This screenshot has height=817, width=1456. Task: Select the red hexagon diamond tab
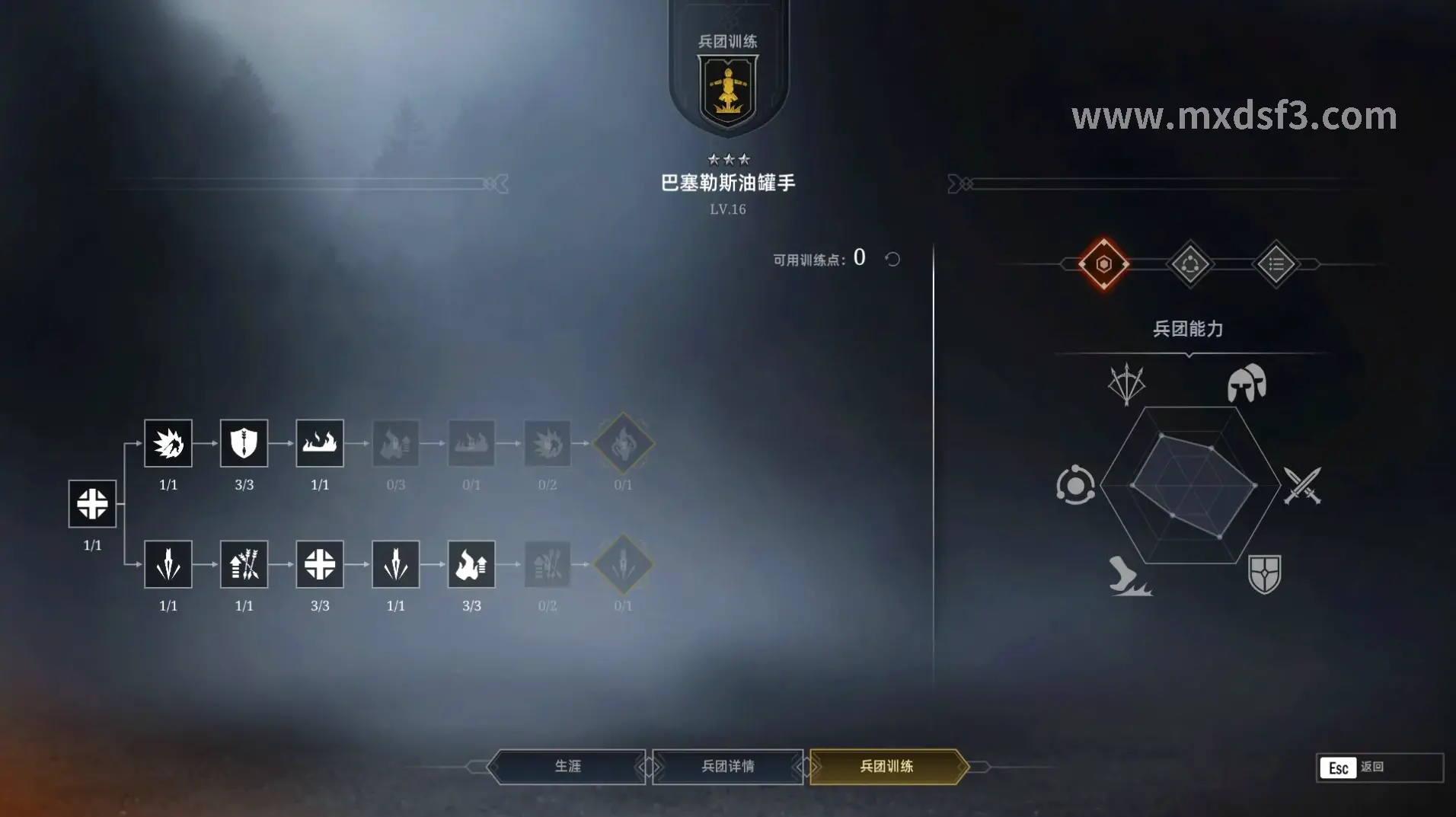[1103, 264]
